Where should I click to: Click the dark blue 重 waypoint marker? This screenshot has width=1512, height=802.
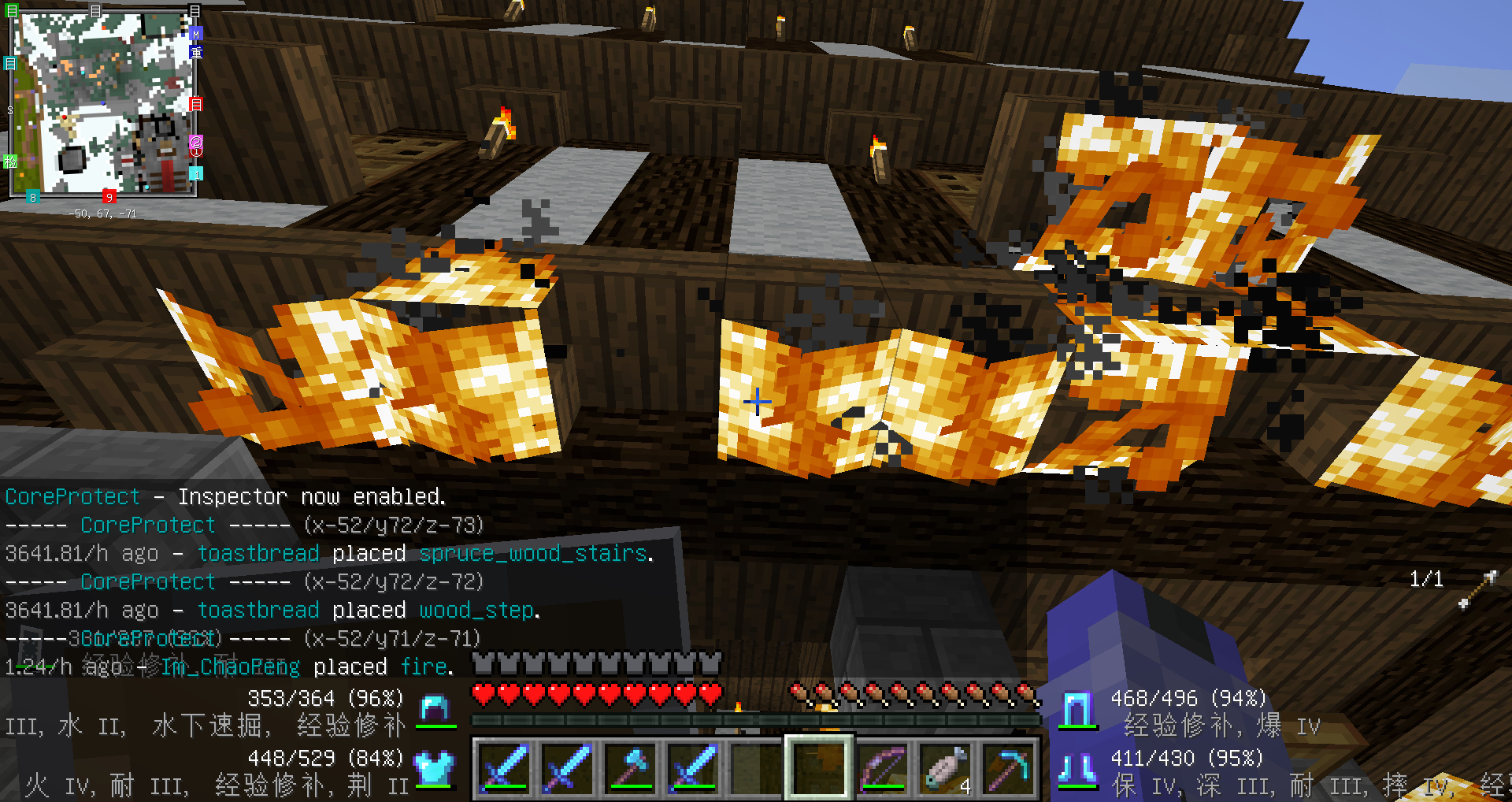(196, 52)
